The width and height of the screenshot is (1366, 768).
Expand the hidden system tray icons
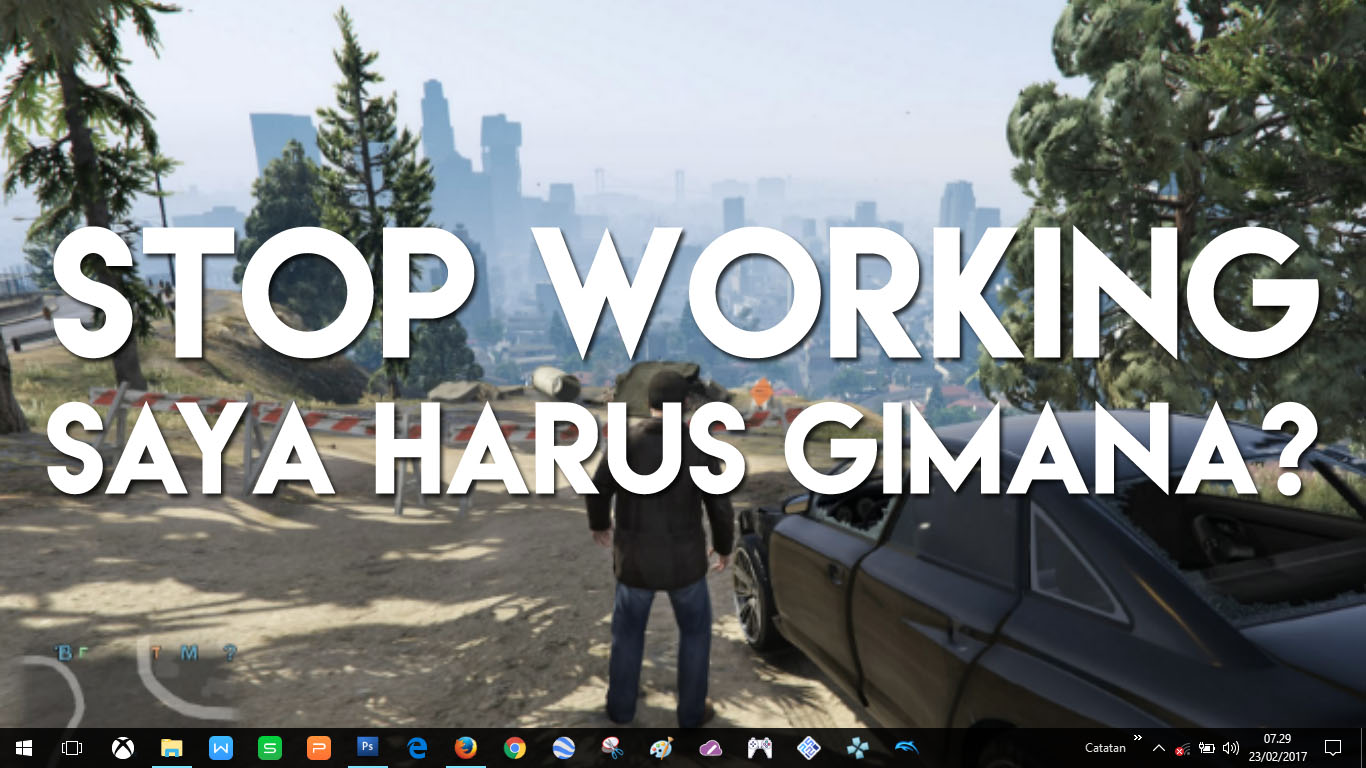[x=1158, y=748]
